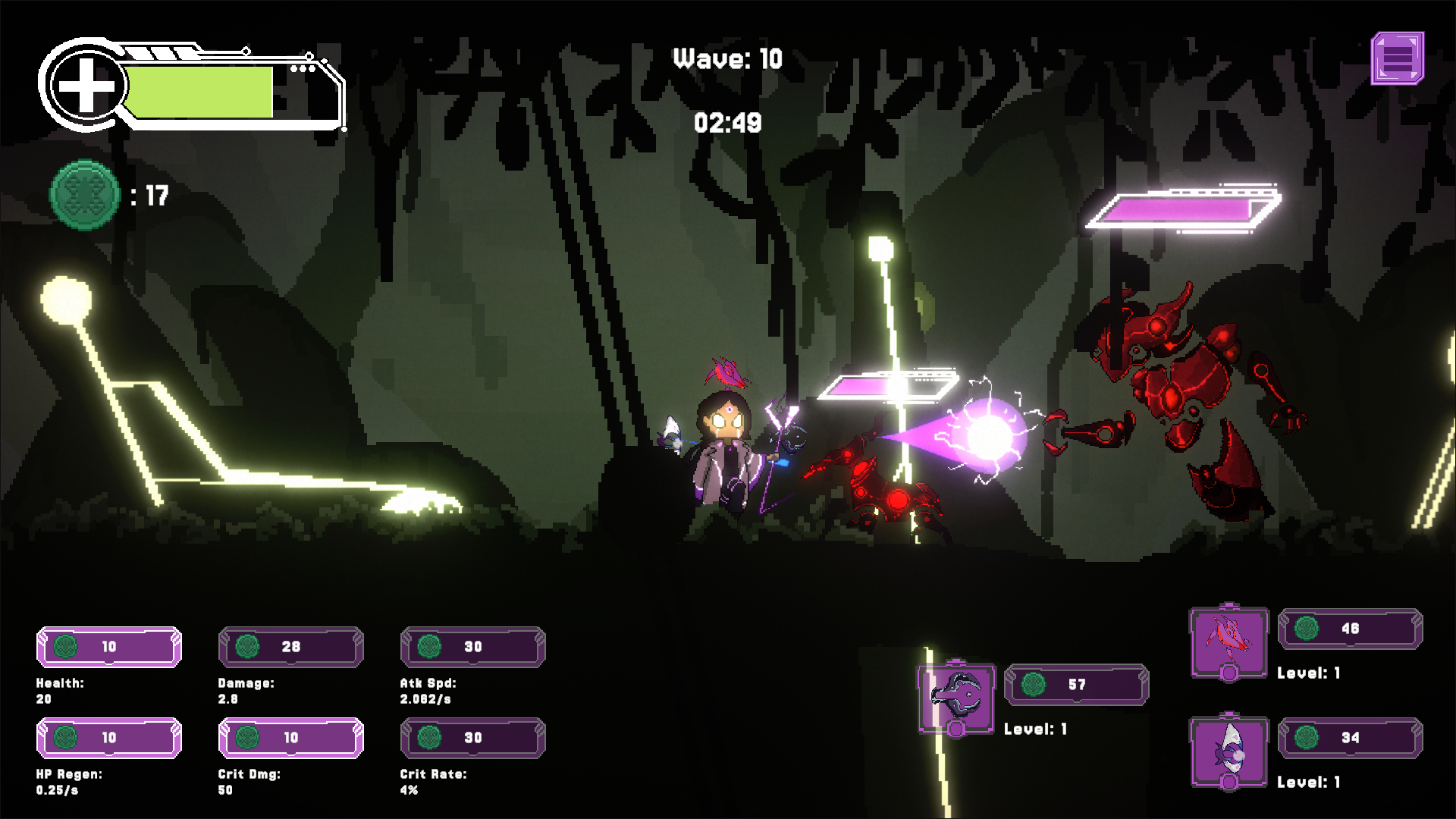The image size is (1456, 819).
Task: Upgrade the red dragon companion for 46
Action: pyautogui.click(x=1350, y=629)
